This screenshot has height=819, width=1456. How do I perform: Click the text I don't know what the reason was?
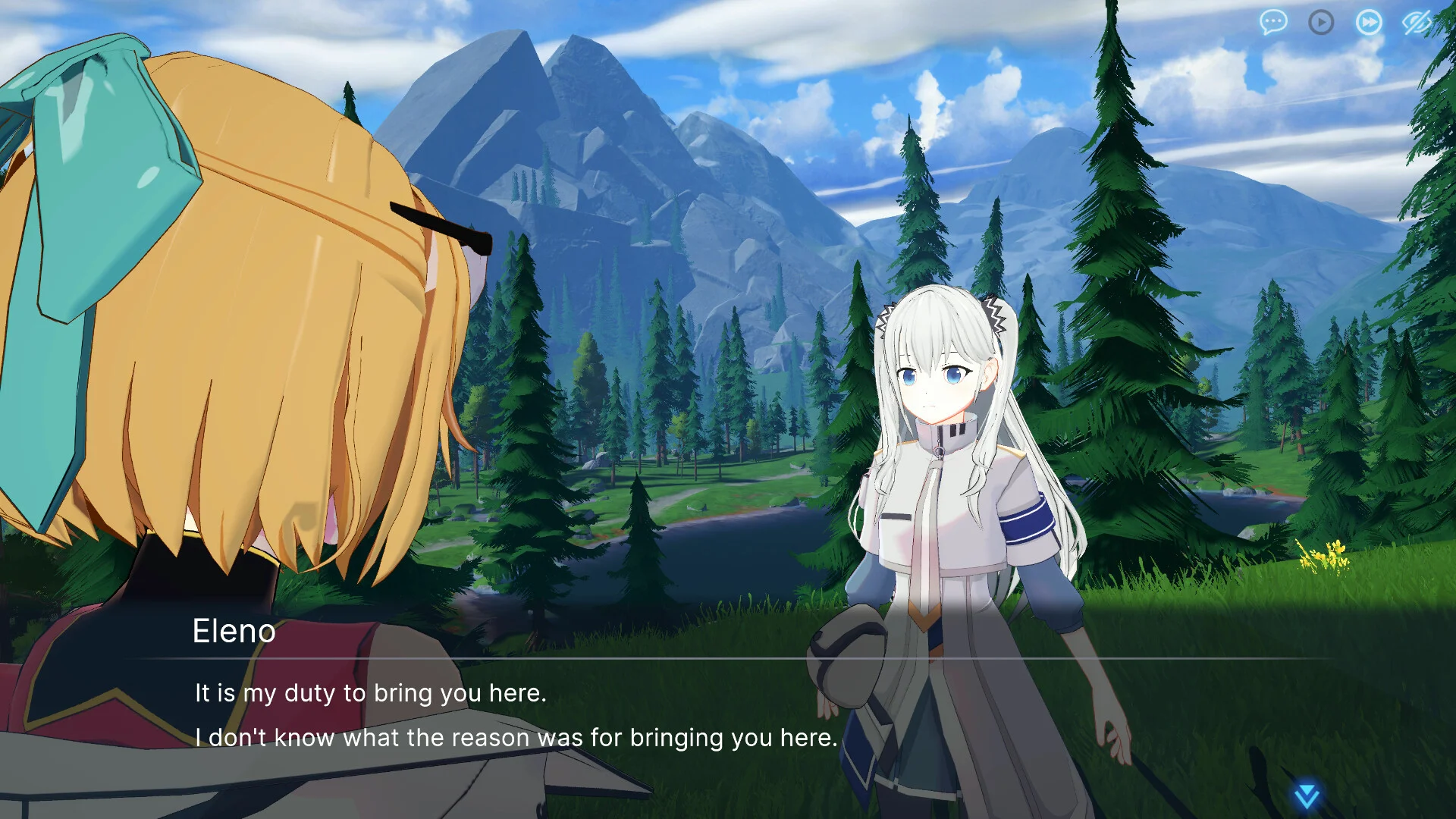click(516, 736)
